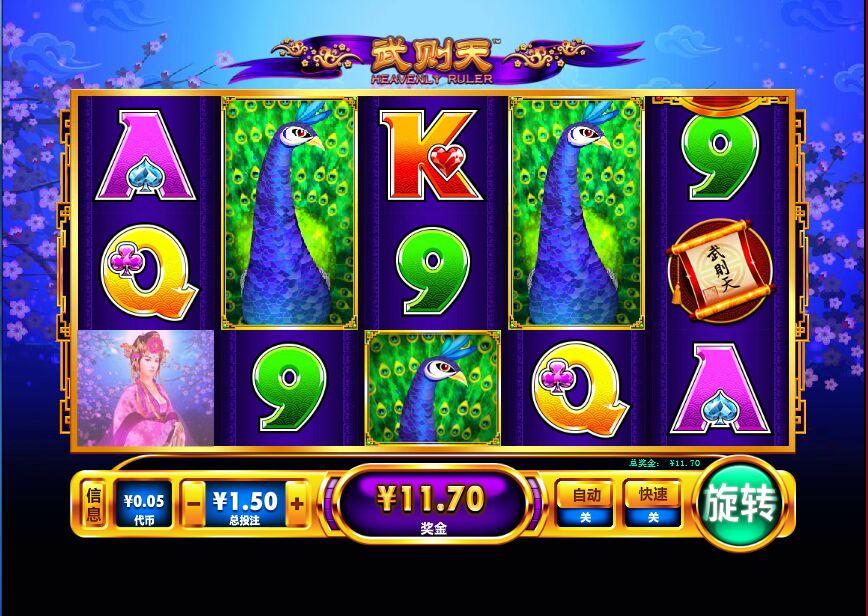This screenshot has height=616, width=868.
Task: Toggle the 自动 autoplay option
Action: pyautogui.click(x=585, y=503)
